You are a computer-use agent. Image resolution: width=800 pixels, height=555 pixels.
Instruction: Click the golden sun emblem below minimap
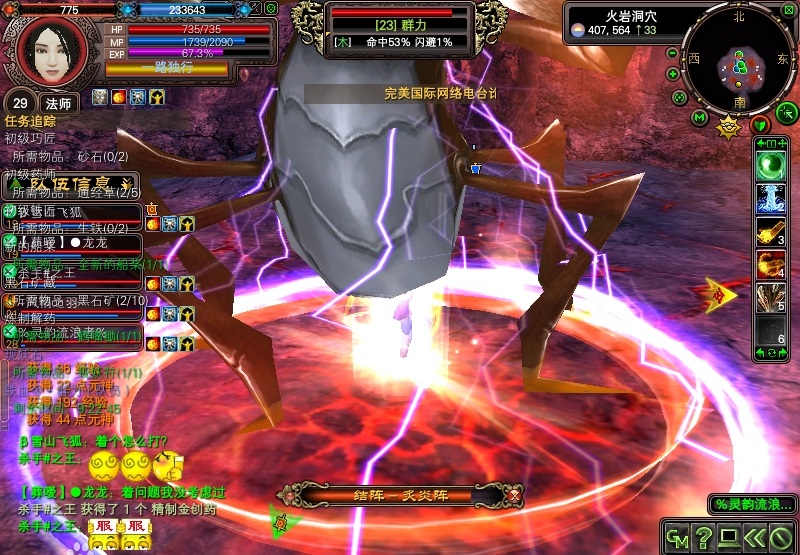(x=729, y=126)
